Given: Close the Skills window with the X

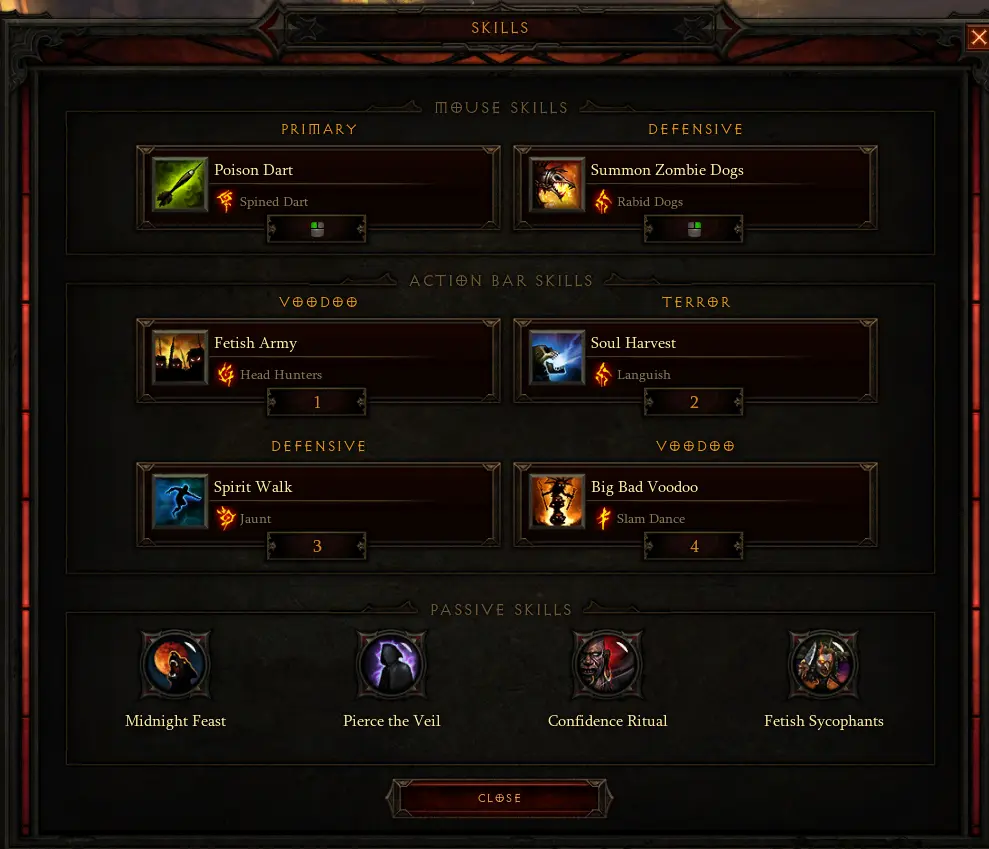Looking at the screenshot, I should [x=977, y=39].
